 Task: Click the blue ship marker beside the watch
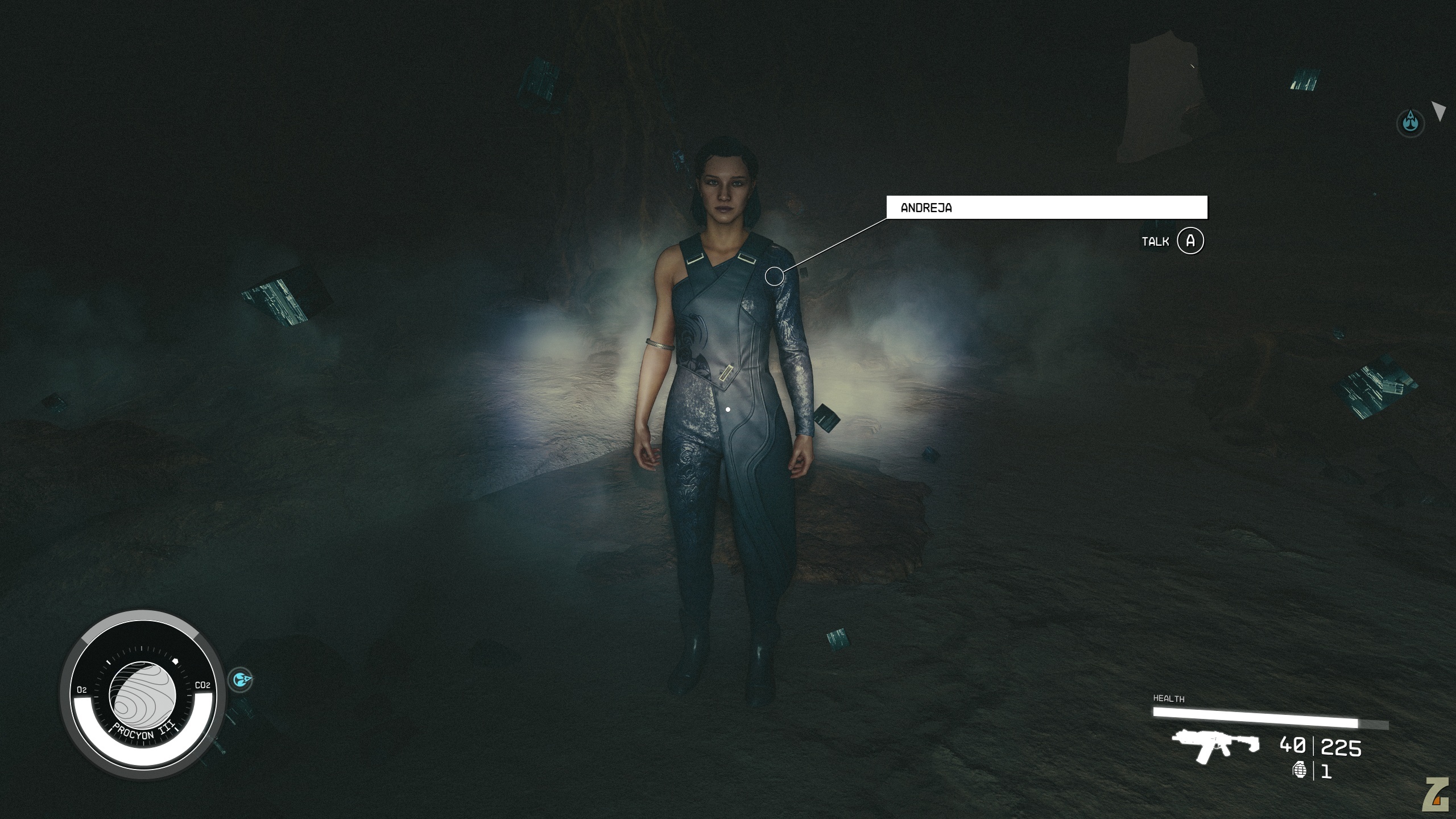(241, 679)
